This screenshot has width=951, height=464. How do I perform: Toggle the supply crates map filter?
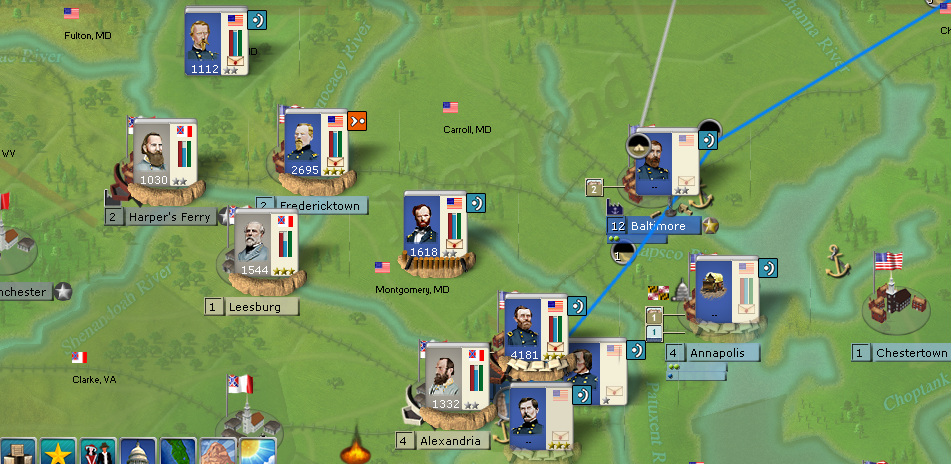click(x=19, y=452)
